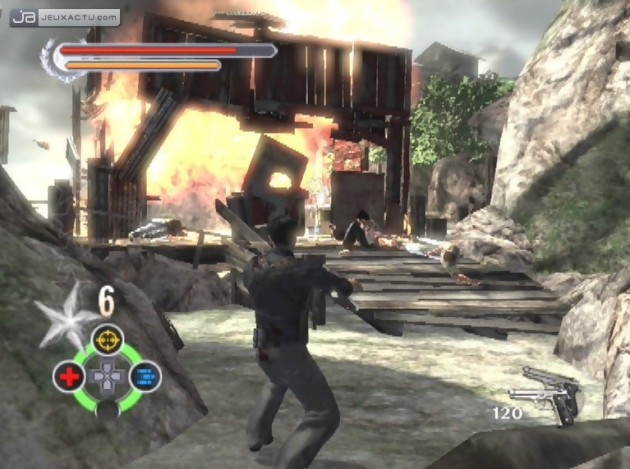Select the yellow crosshair icon
Image resolution: width=630 pixels, height=469 pixels.
pos(107,340)
